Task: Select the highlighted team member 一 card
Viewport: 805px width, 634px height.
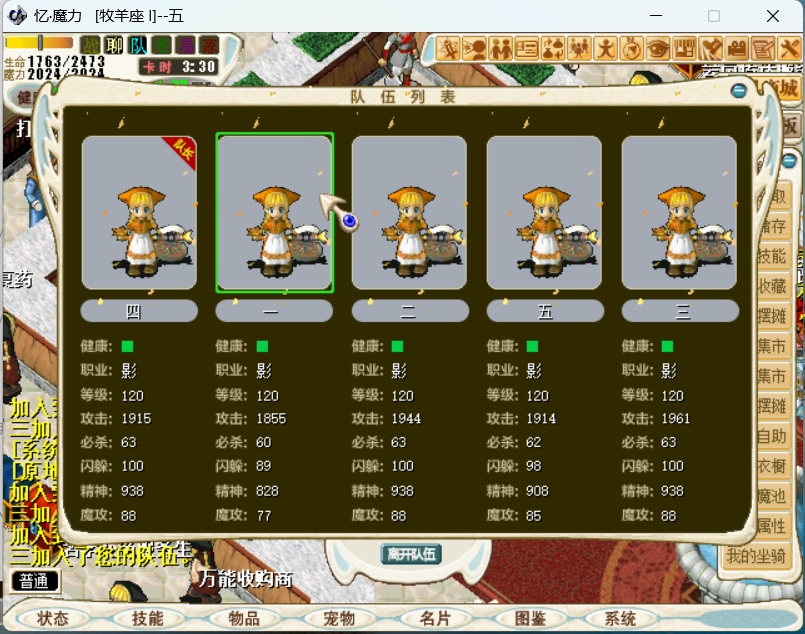Action: coord(274,213)
